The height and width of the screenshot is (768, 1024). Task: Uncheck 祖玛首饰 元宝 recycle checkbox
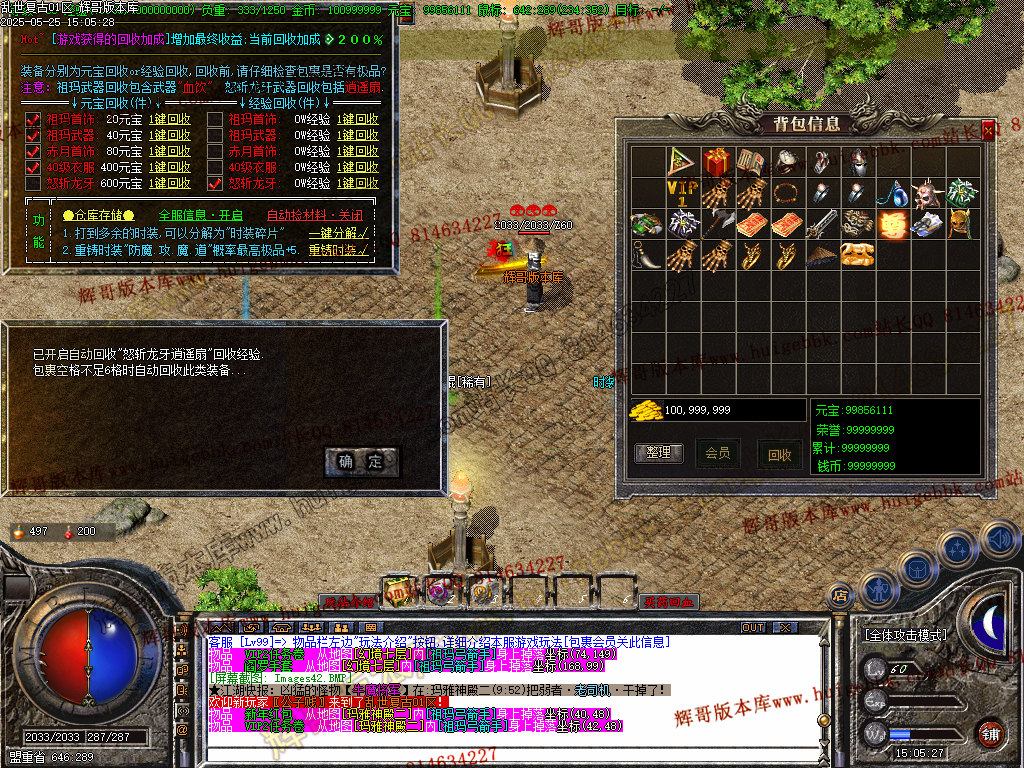[x=31, y=120]
